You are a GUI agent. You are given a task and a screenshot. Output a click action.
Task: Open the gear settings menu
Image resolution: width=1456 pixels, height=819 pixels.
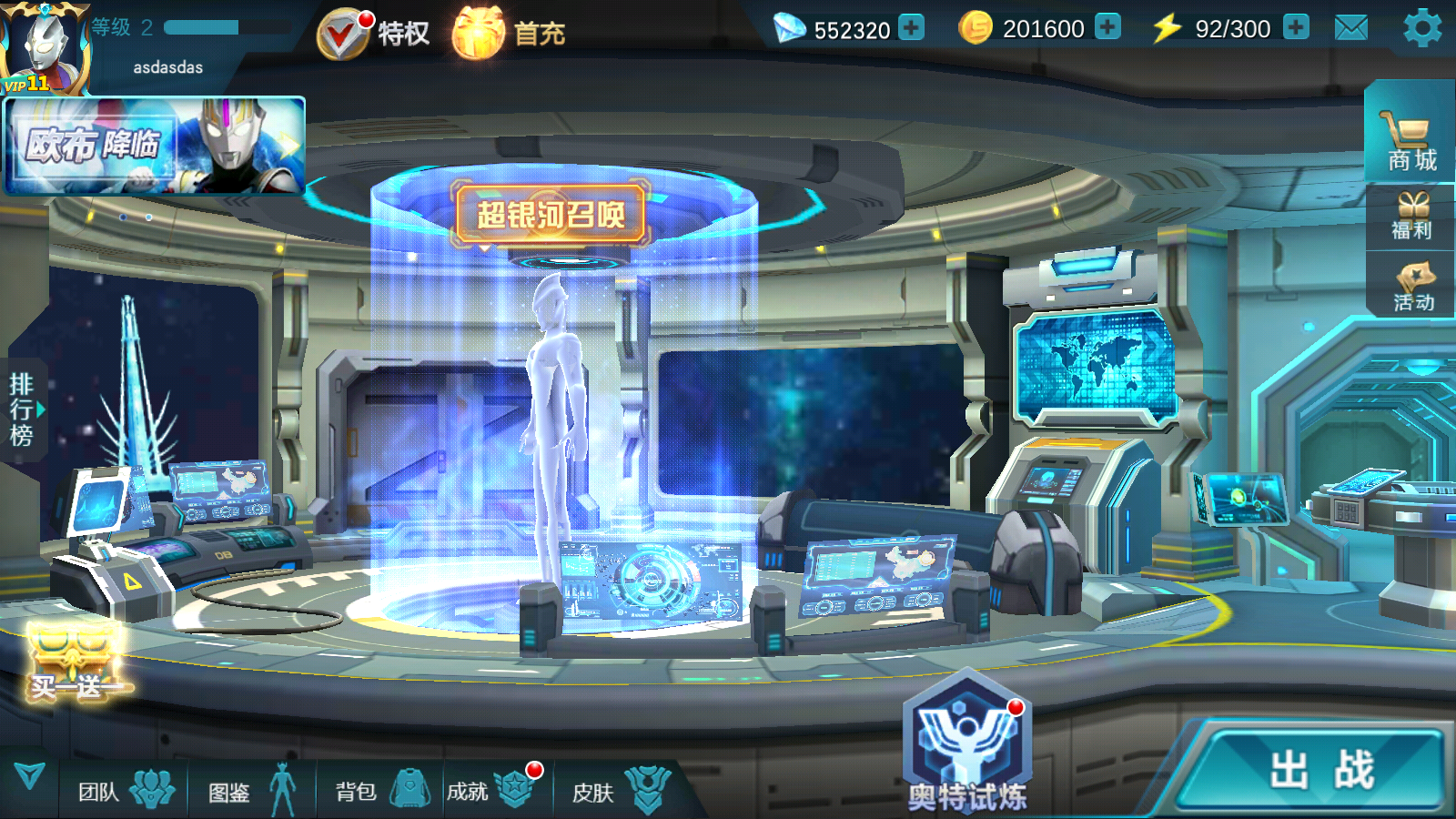tap(1421, 28)
